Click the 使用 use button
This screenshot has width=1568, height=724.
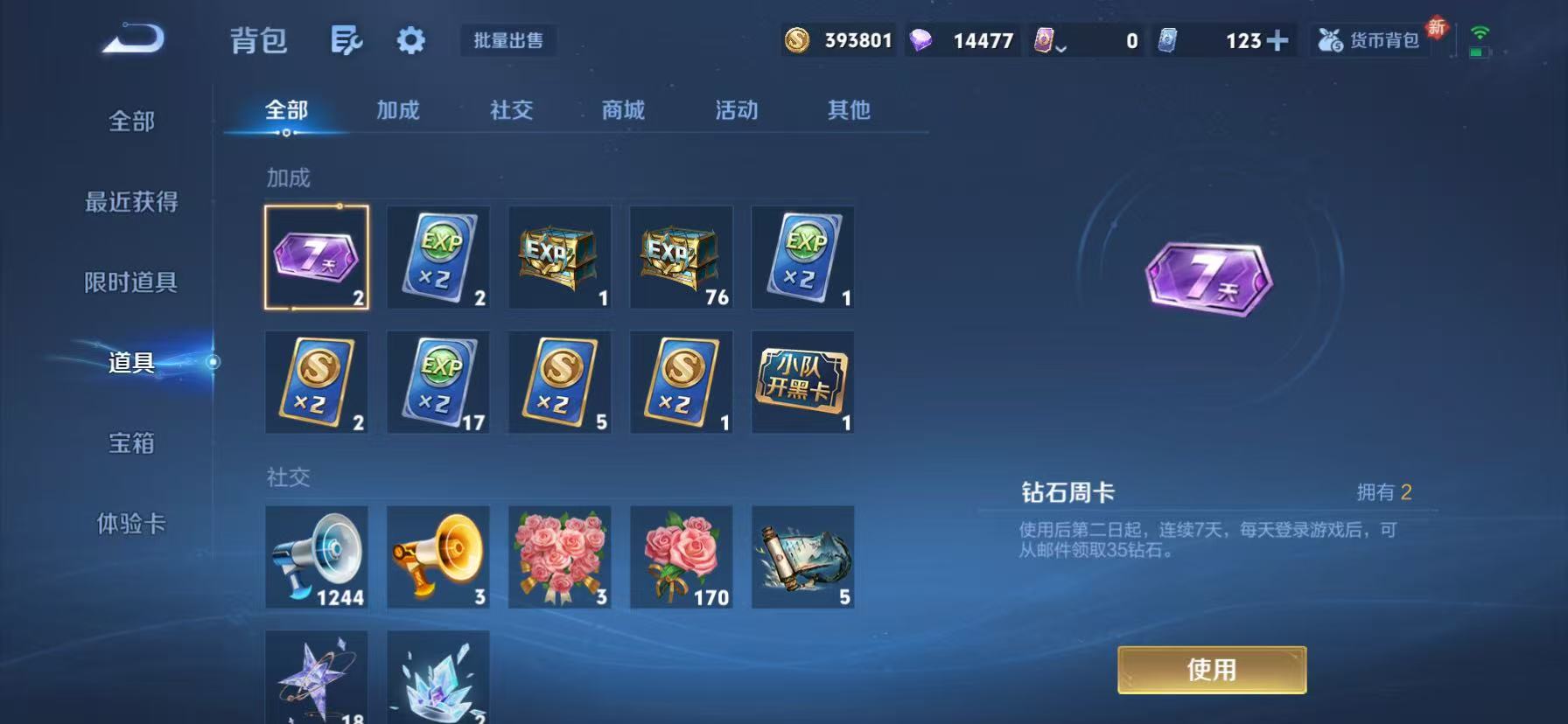pos(1212,668)
